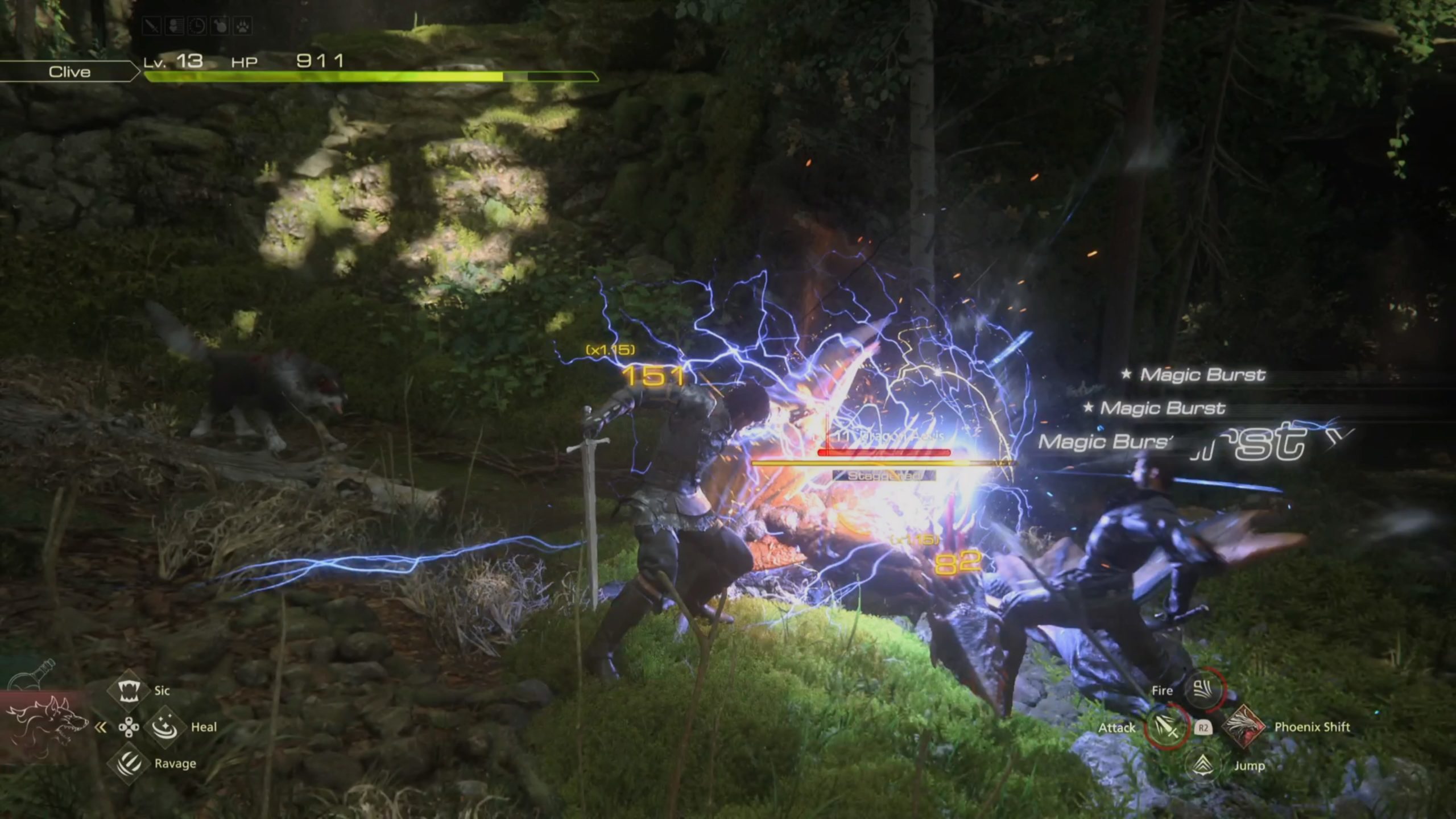The image size is (1456, 819).
Task: Use Torgal's Heal command
Action: [x=165, y=727]
